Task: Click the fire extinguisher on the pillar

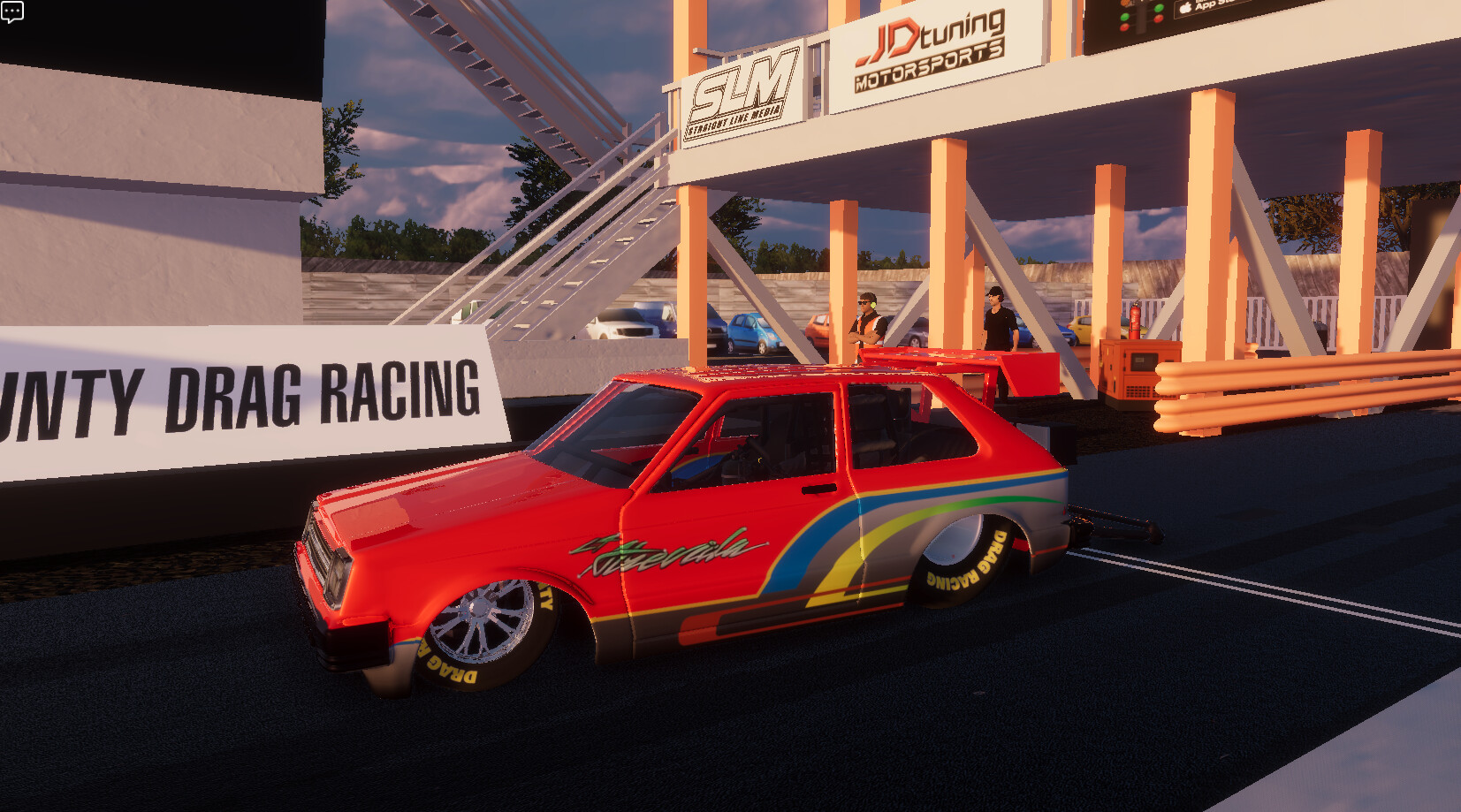Action: pos(1136,318)
